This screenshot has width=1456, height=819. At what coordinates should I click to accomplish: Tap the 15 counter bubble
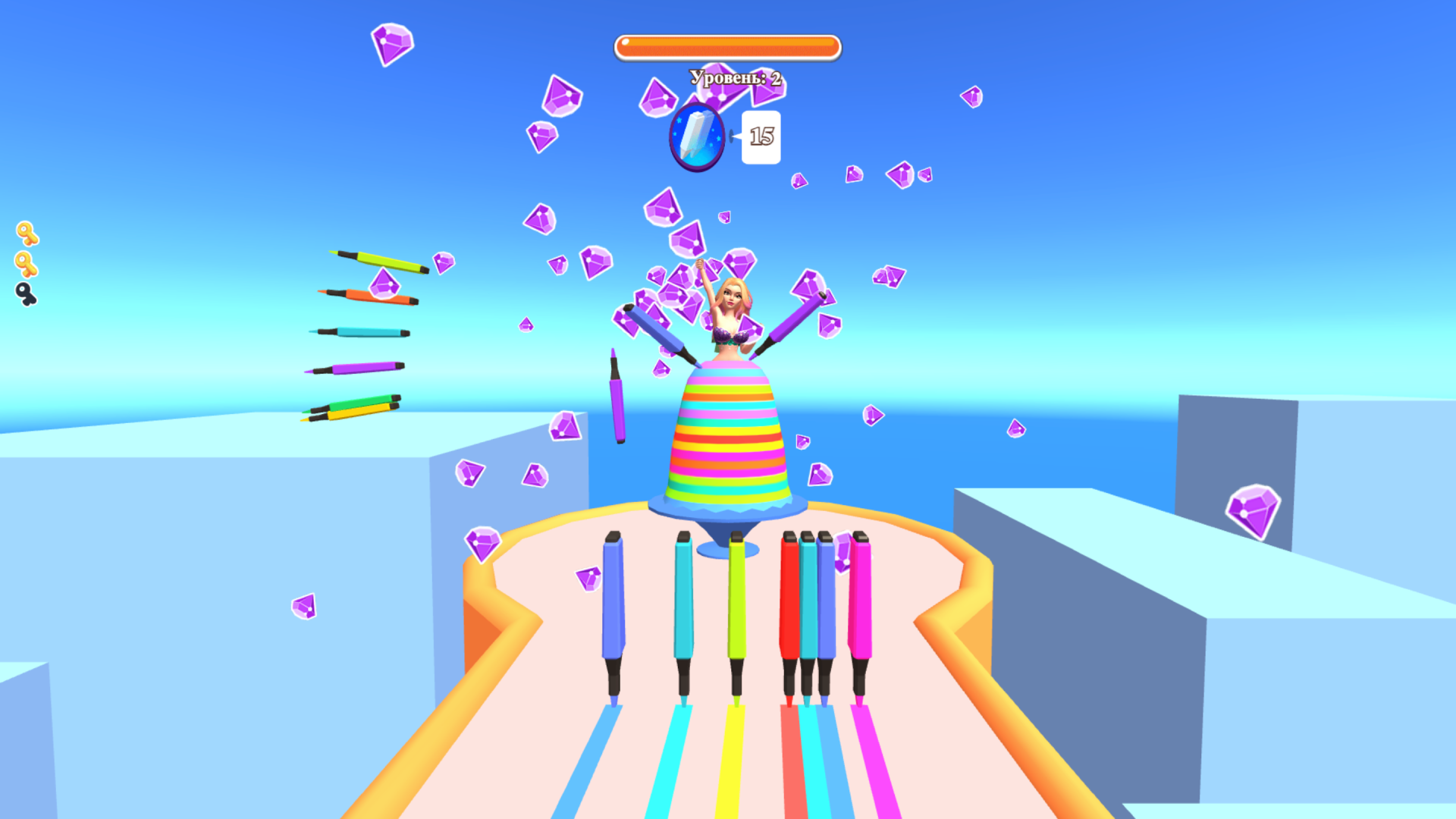[x=759, y=136]
